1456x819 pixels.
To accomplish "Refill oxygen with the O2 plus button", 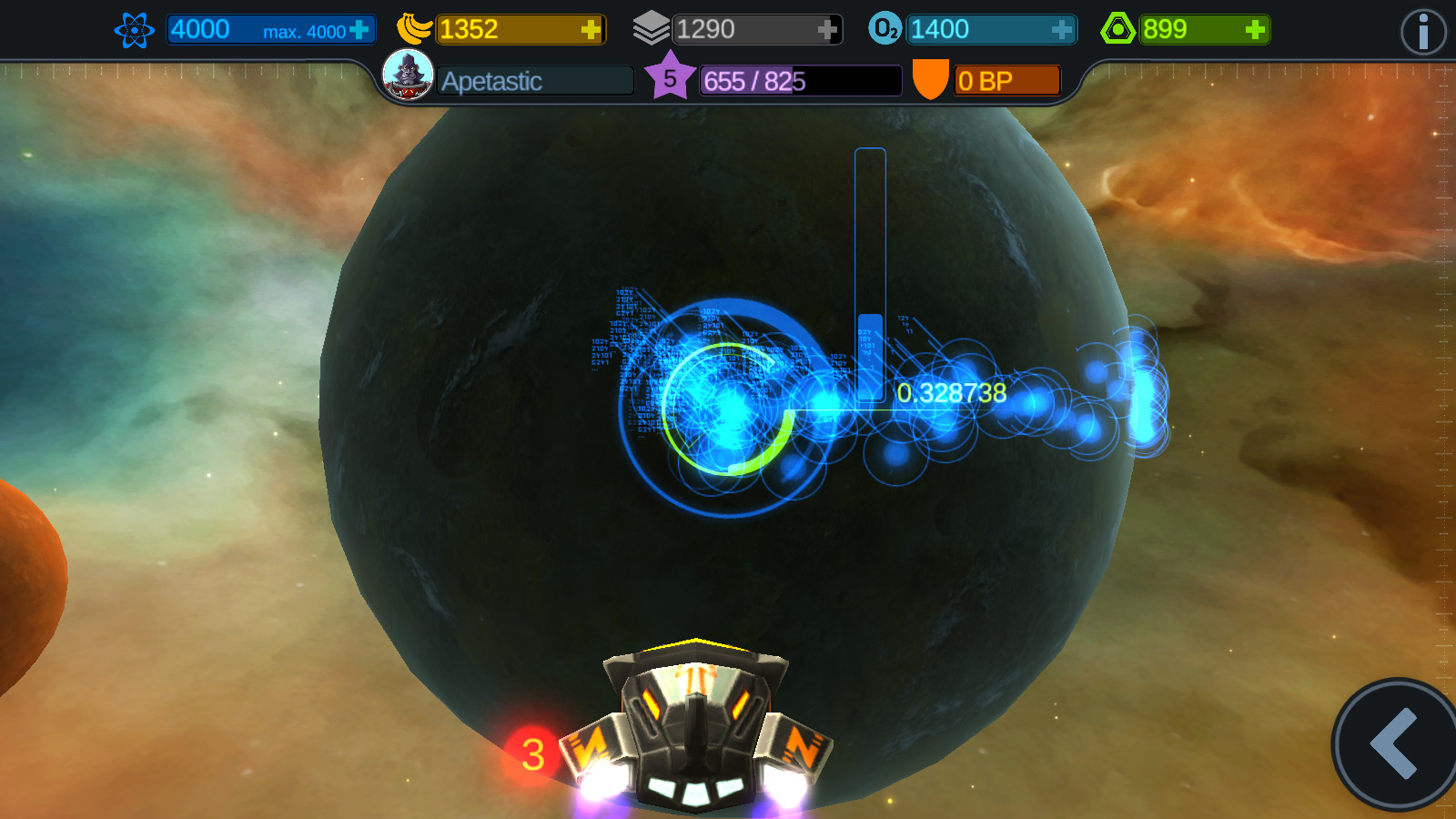I will pyautogui.click(x=1061, y=30).
